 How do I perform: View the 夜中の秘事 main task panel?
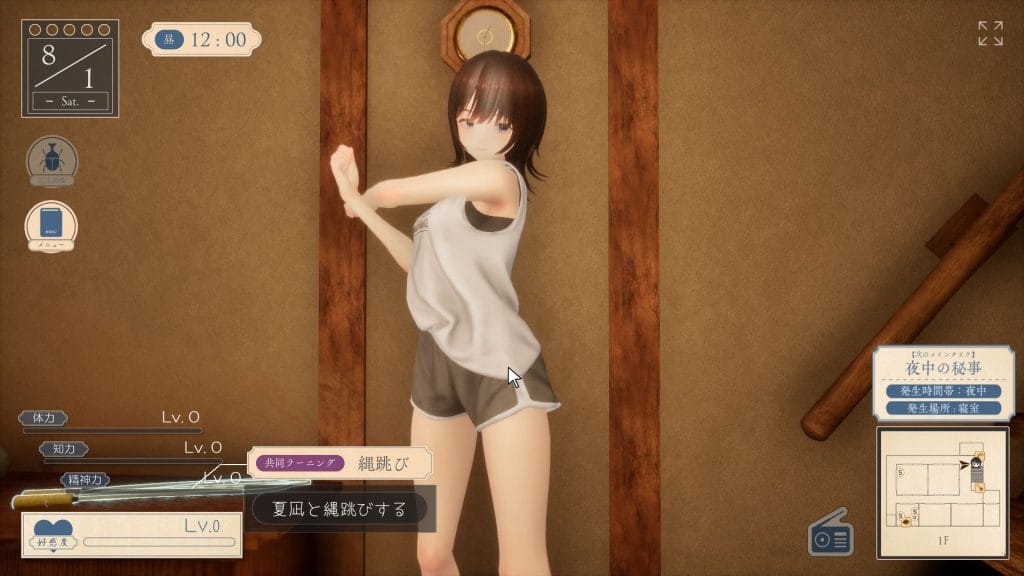(942, 383)
